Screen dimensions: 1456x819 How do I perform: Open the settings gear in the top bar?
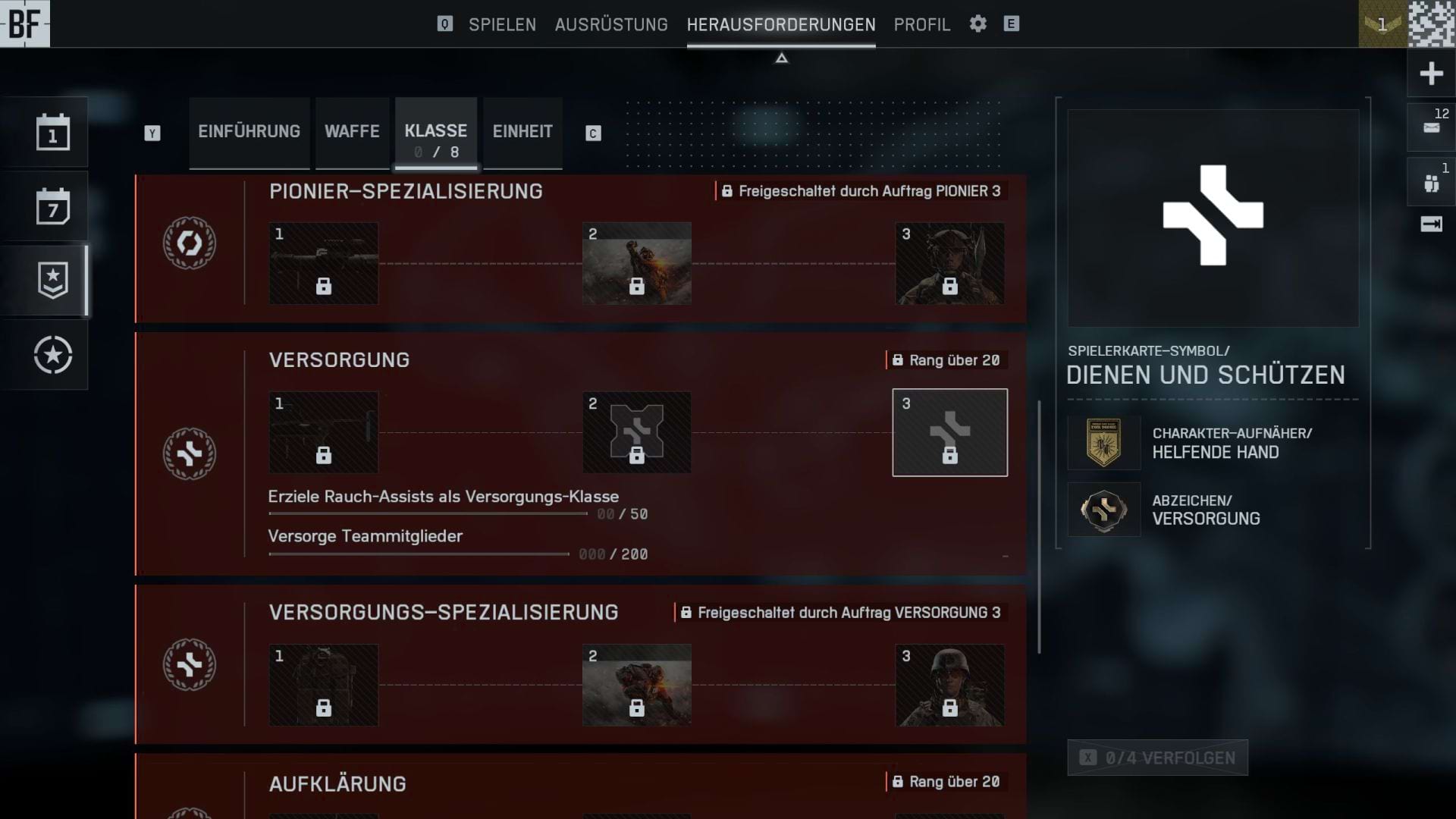[977, 24]
